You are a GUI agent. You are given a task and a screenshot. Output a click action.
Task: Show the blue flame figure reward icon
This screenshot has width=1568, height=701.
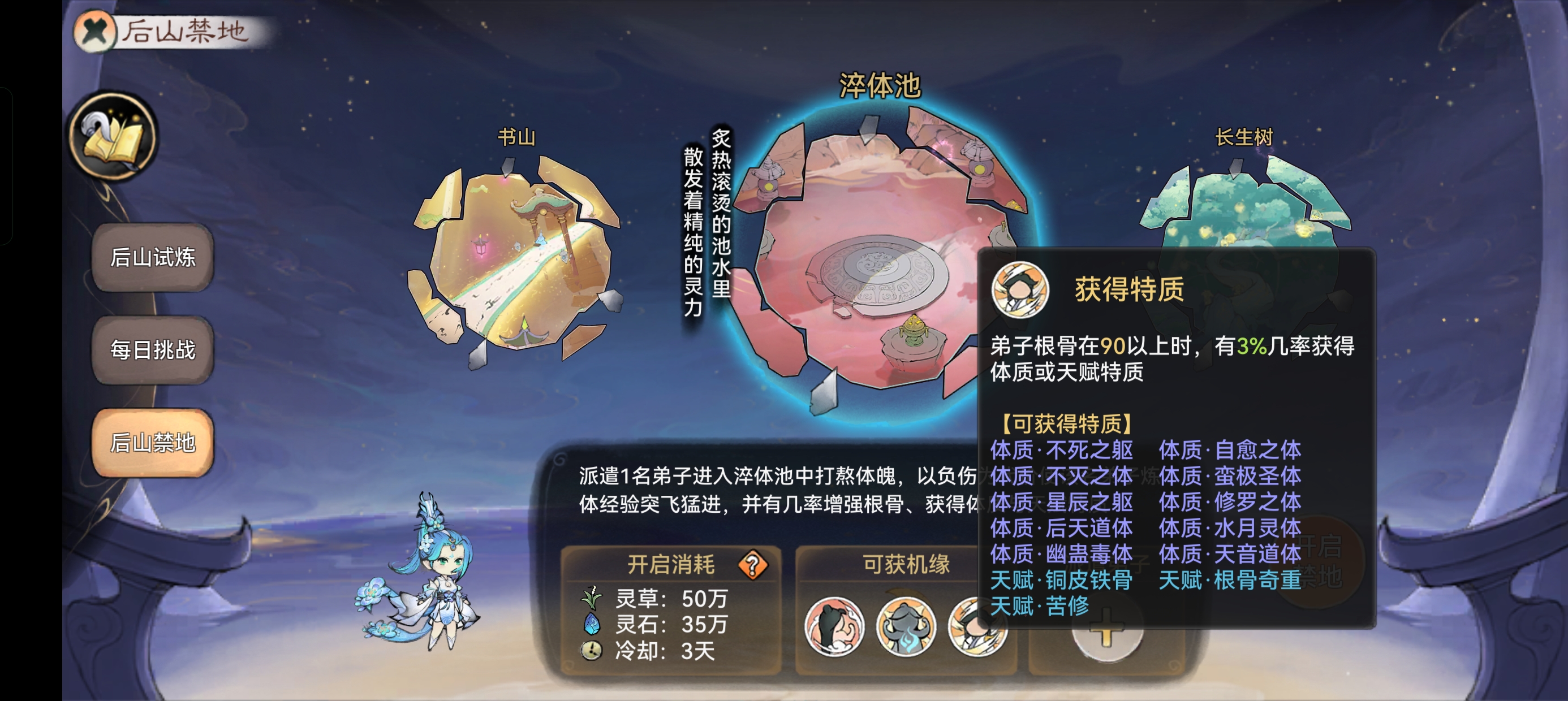tap(906, 628)
